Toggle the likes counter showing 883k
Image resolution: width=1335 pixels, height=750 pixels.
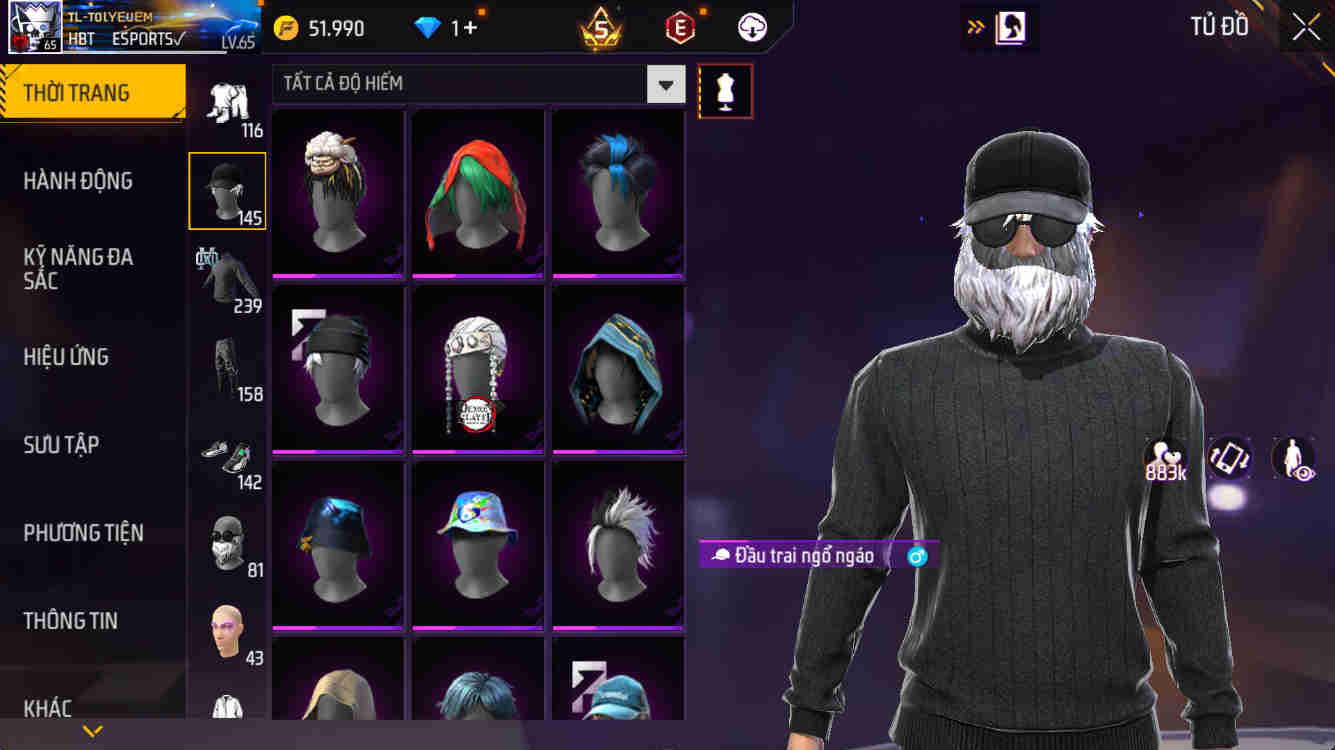1163,457
